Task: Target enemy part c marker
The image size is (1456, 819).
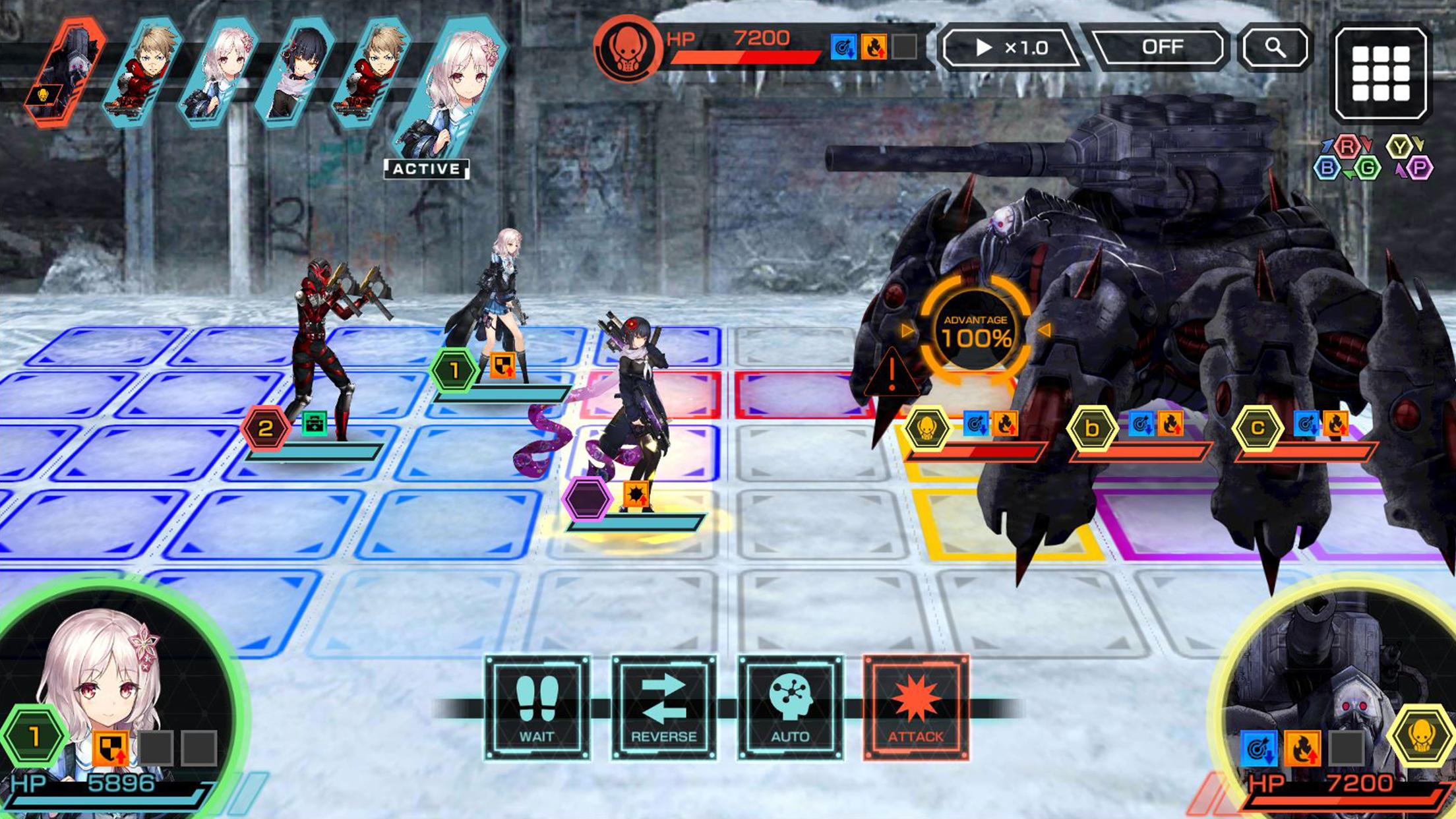Action: (1257, 429)
